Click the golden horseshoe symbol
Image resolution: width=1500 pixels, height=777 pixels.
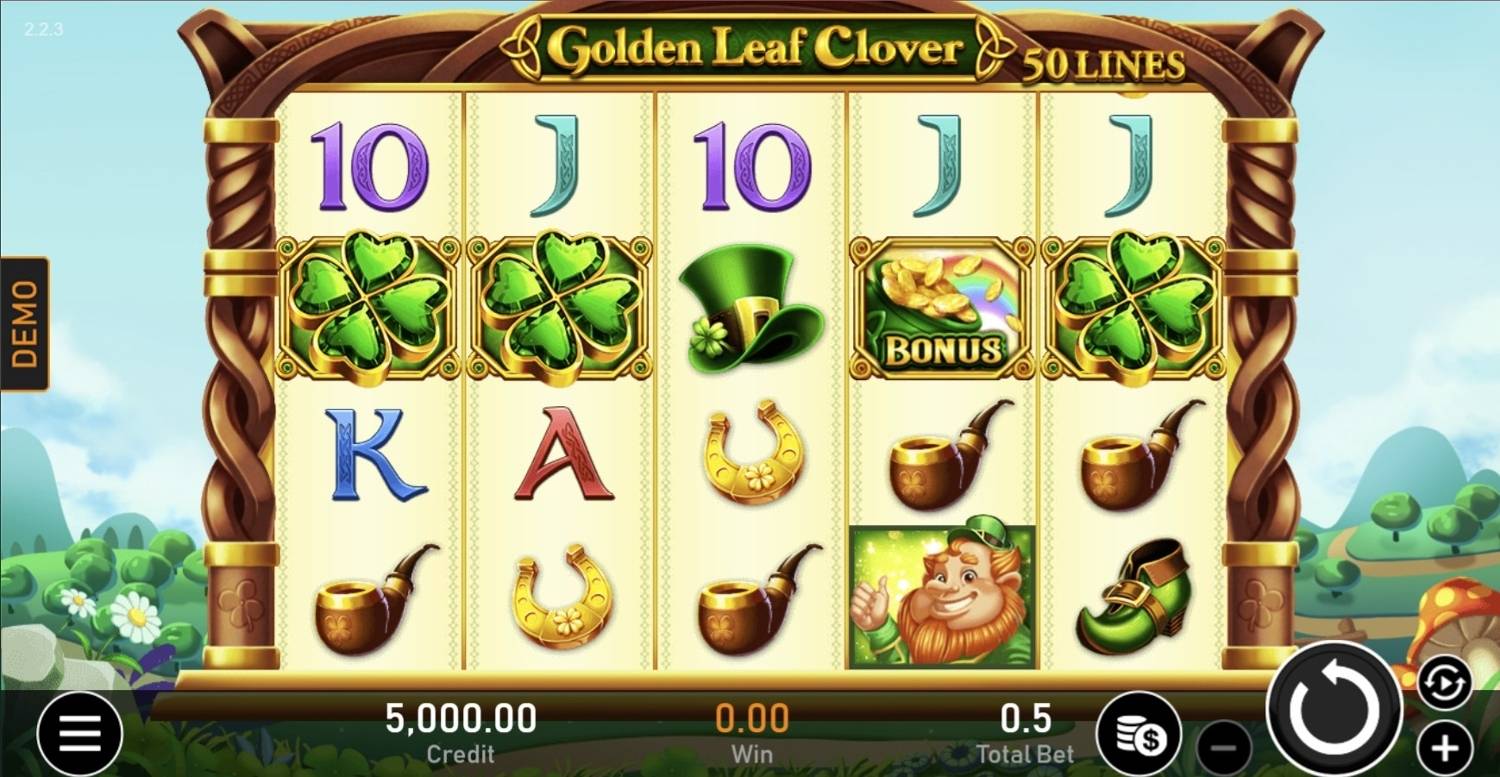pos(752,450)
